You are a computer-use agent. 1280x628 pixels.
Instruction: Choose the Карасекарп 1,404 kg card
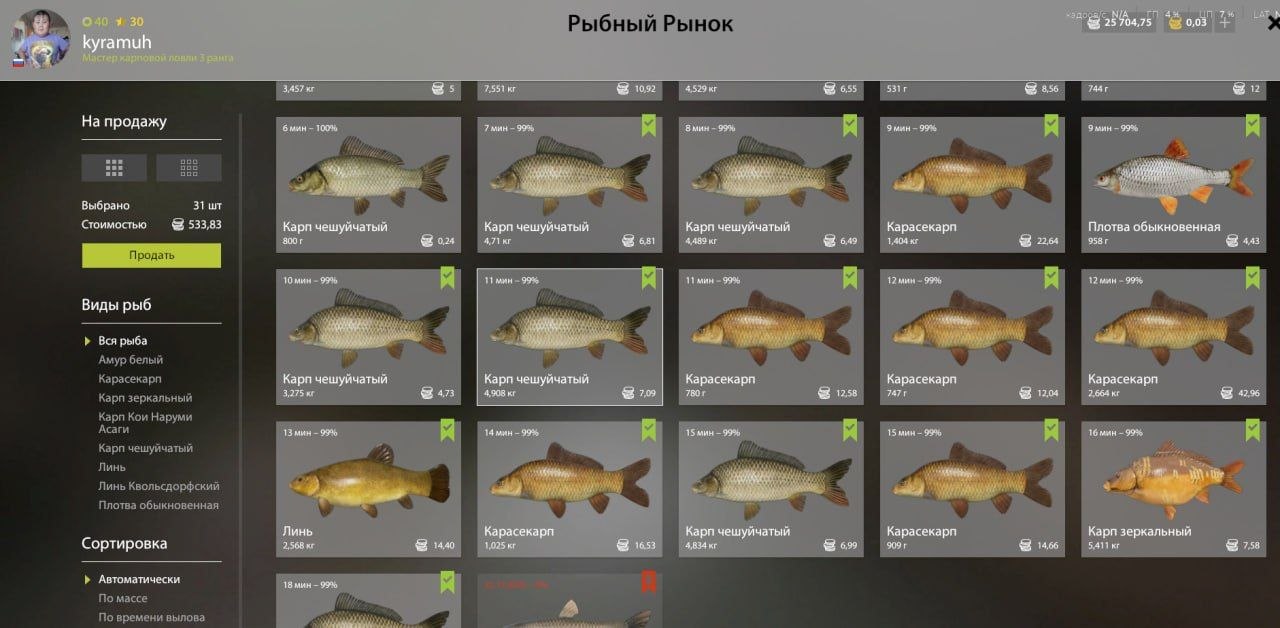click(970, 184)
